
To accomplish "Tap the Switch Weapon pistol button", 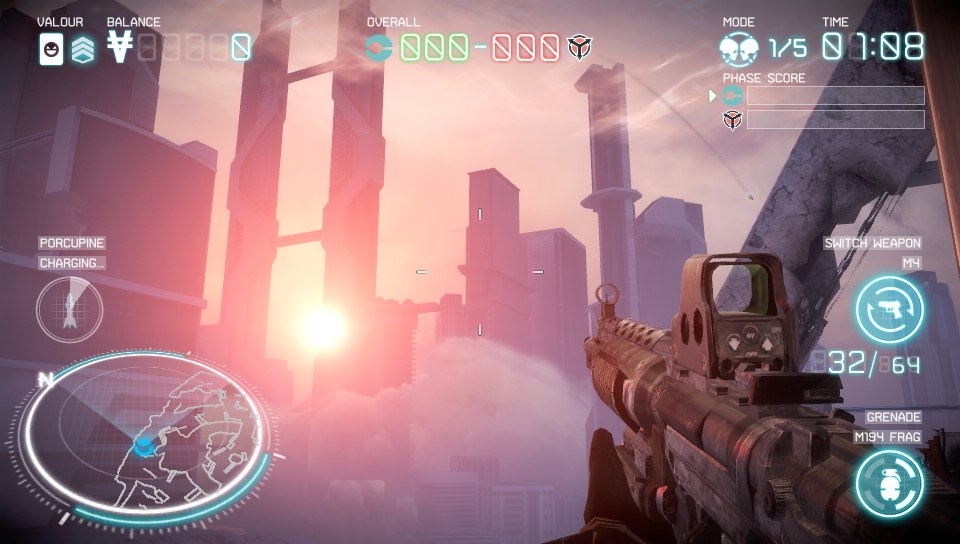I will [889, 309].
